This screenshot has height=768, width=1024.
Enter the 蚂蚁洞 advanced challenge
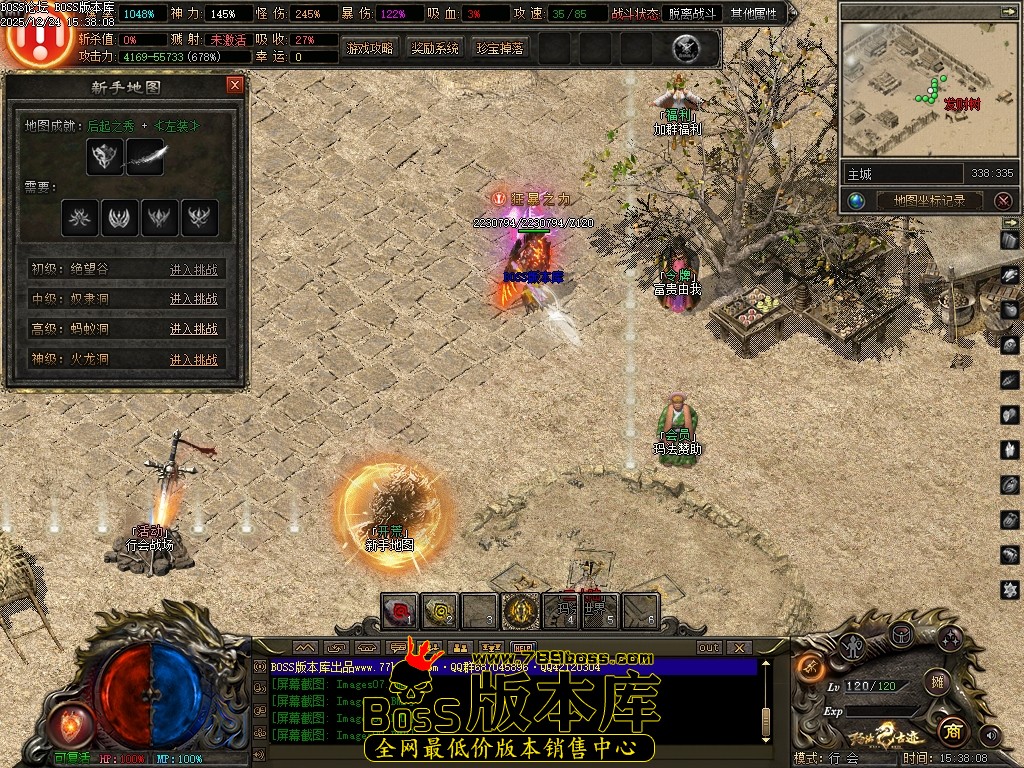point(193,329)
